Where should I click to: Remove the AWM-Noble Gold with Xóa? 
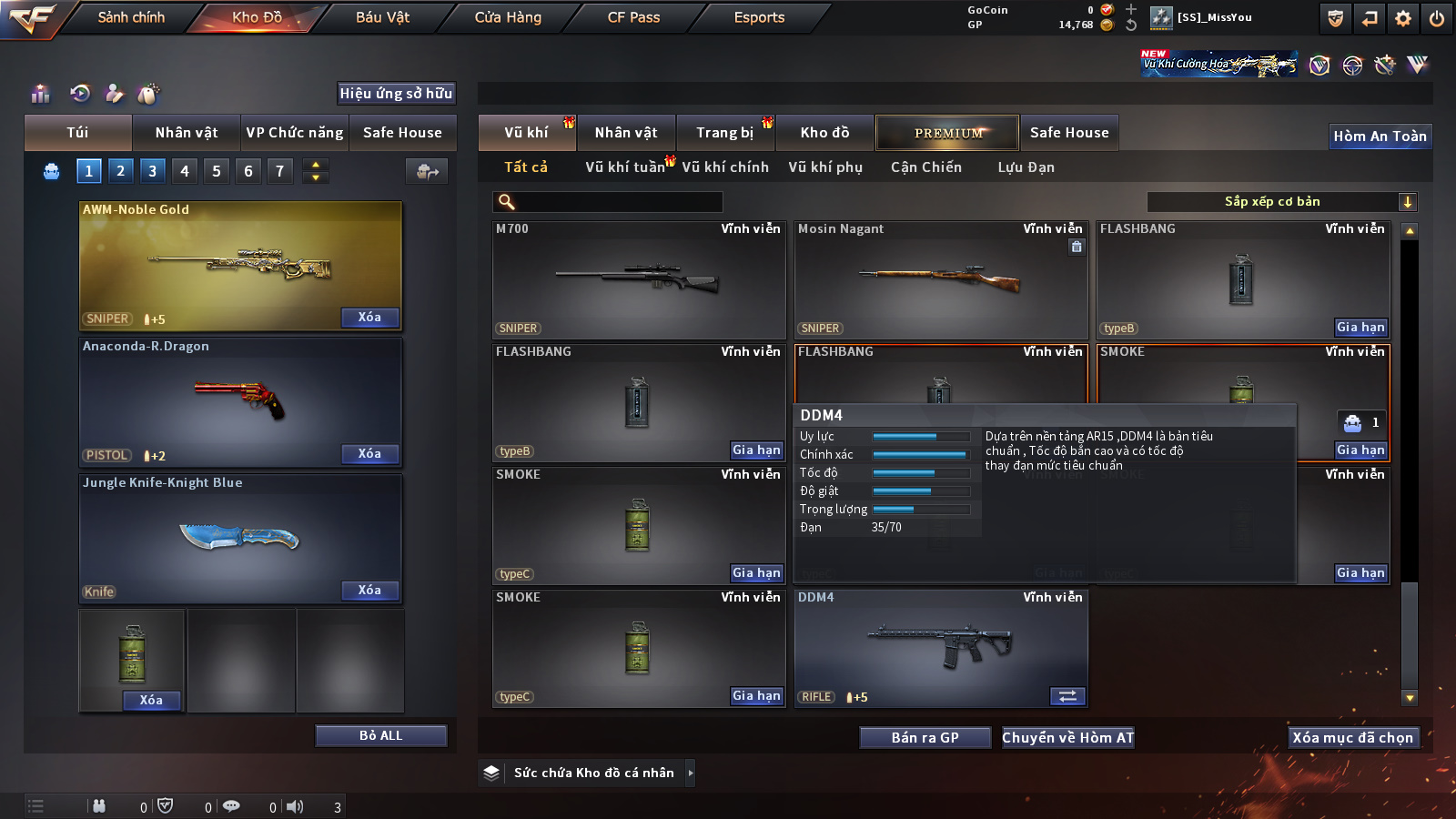pyautogui.click(x=369, y=318)
